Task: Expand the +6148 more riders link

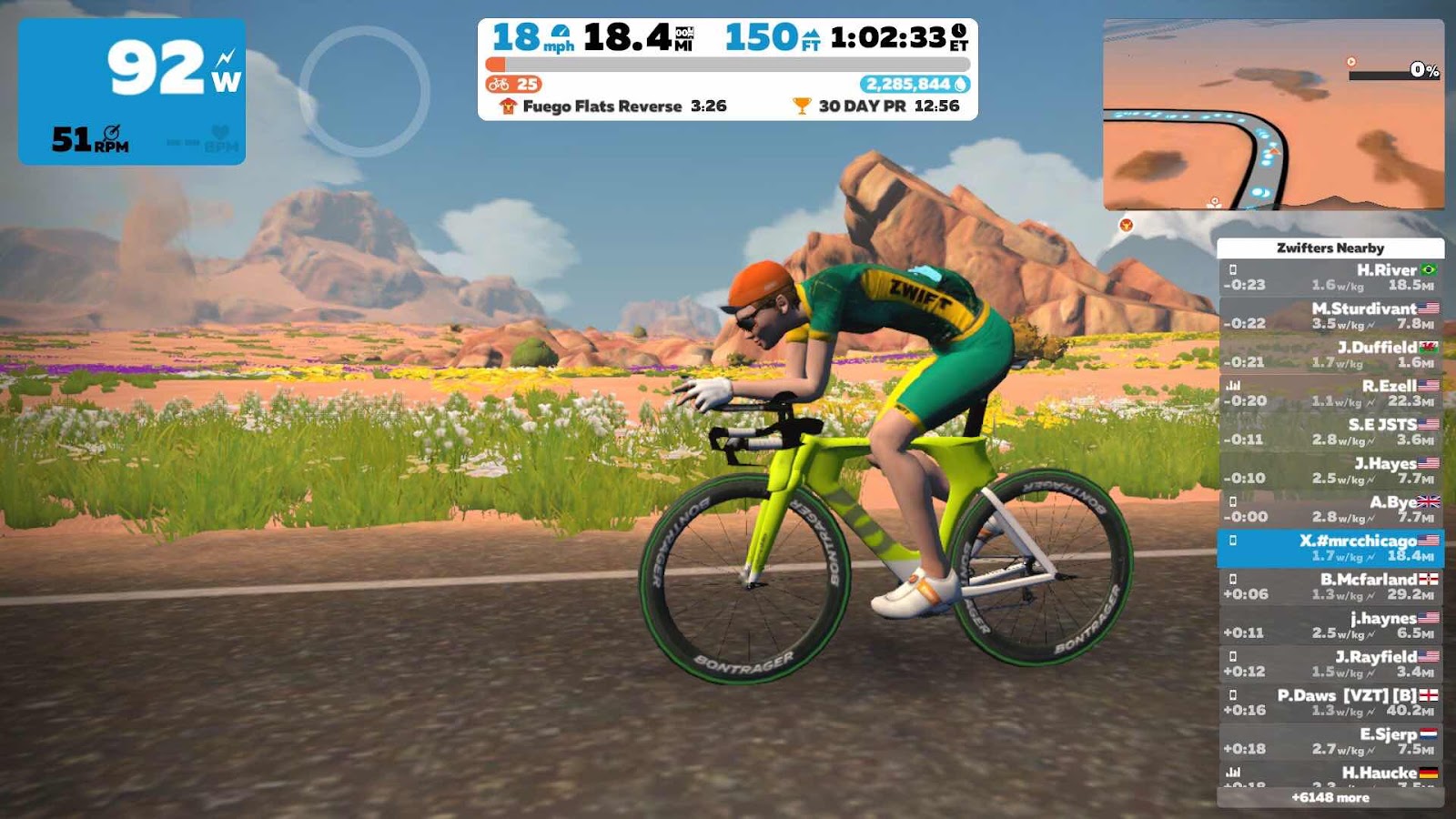Action: click(1330, 797)
